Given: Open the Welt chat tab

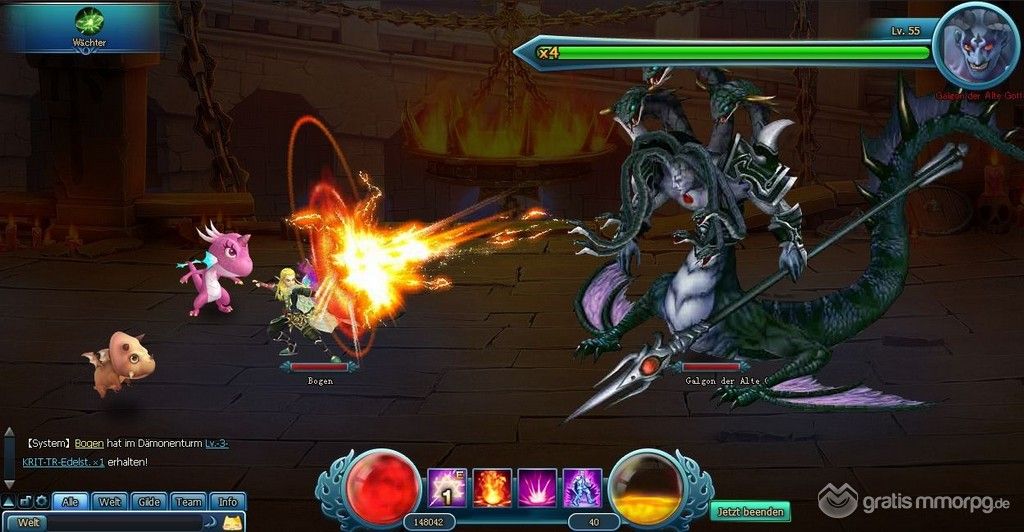Looking at the screenshot, I should [110, 502].
